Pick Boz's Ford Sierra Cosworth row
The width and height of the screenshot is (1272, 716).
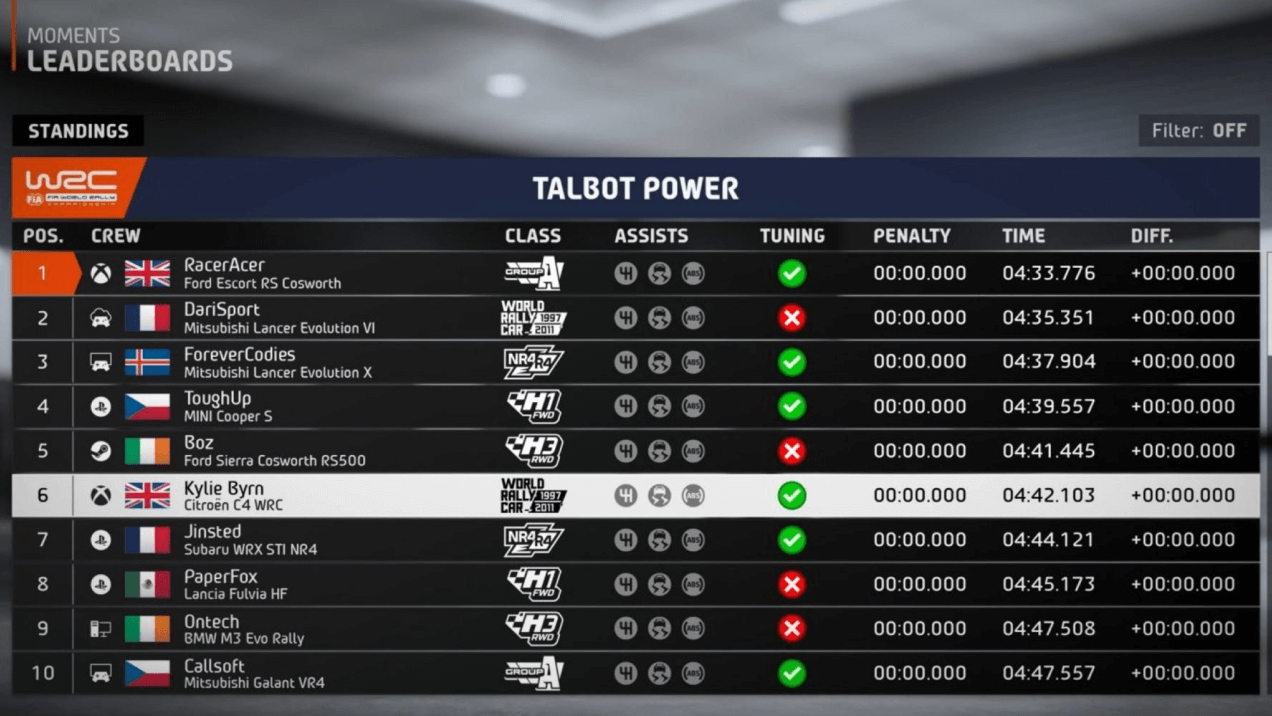(636, 451)
